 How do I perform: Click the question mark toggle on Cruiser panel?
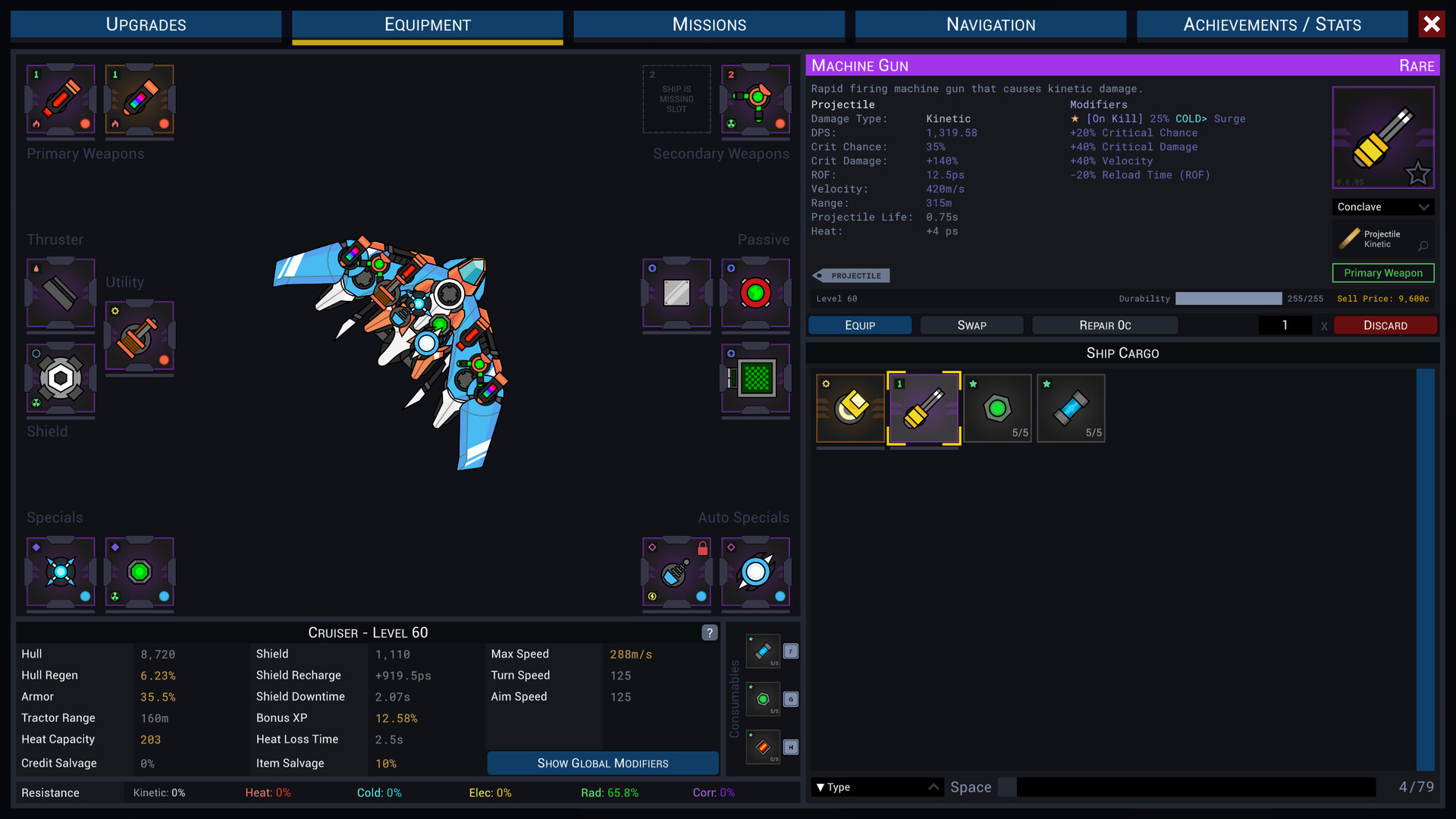tap(709, 632)
